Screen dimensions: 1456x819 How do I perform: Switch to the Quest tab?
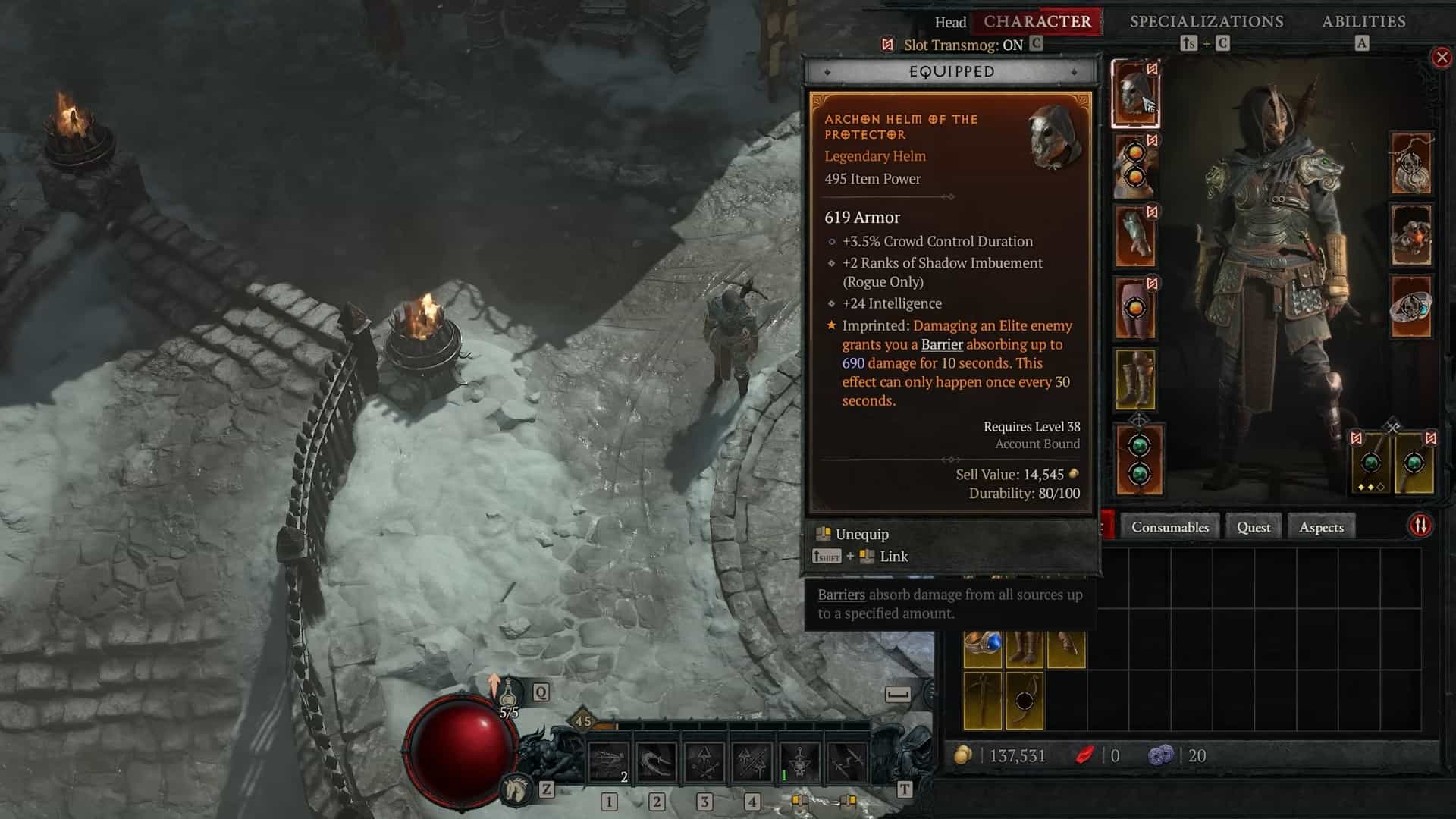1253,526
